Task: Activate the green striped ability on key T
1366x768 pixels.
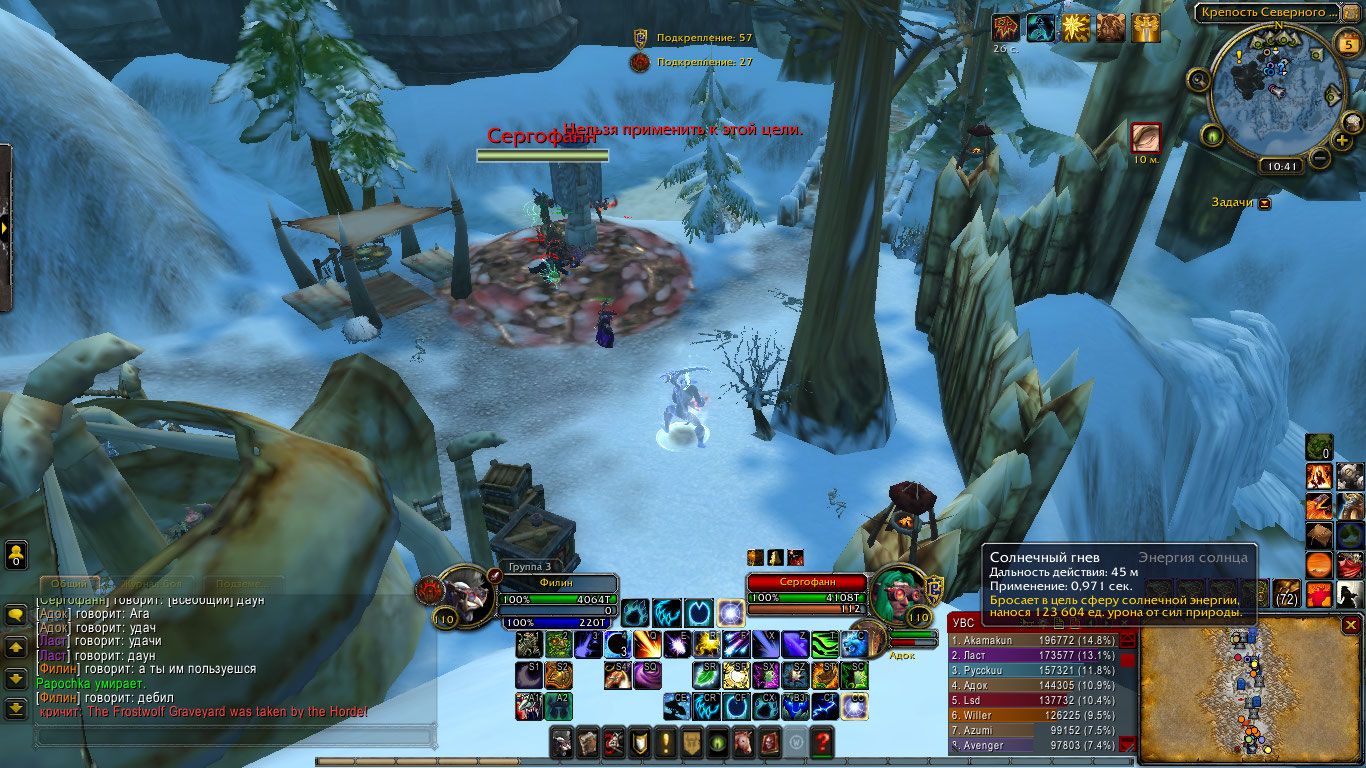Action: click(824, 644)
